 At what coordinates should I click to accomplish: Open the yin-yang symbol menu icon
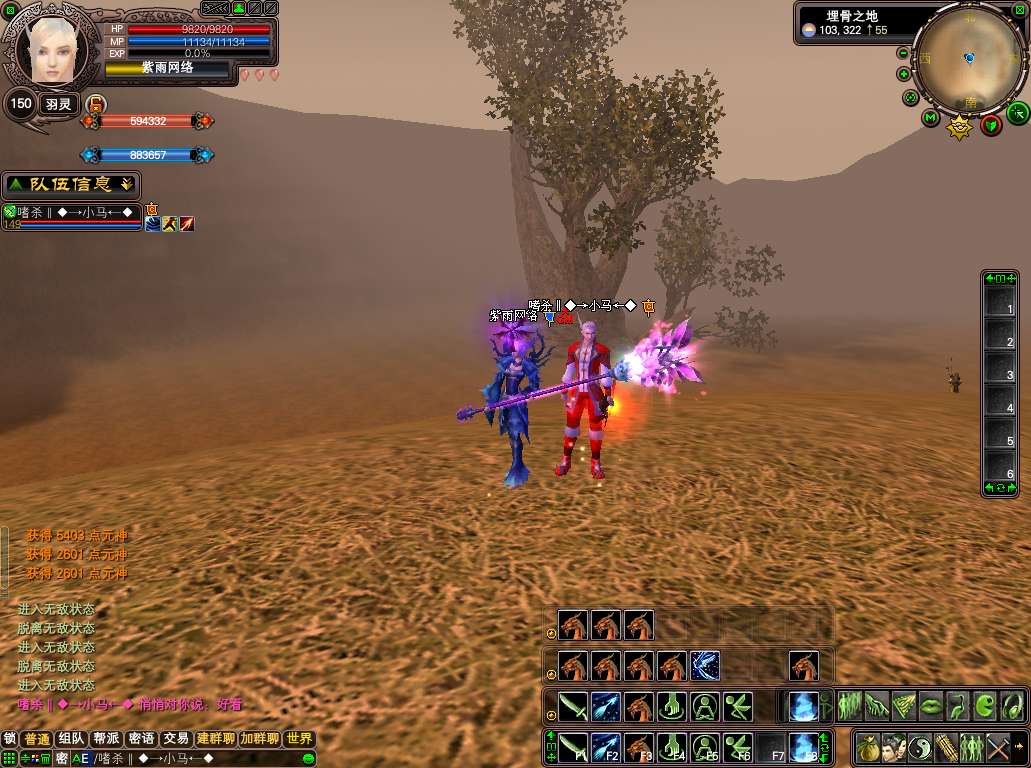coord(919,747)
